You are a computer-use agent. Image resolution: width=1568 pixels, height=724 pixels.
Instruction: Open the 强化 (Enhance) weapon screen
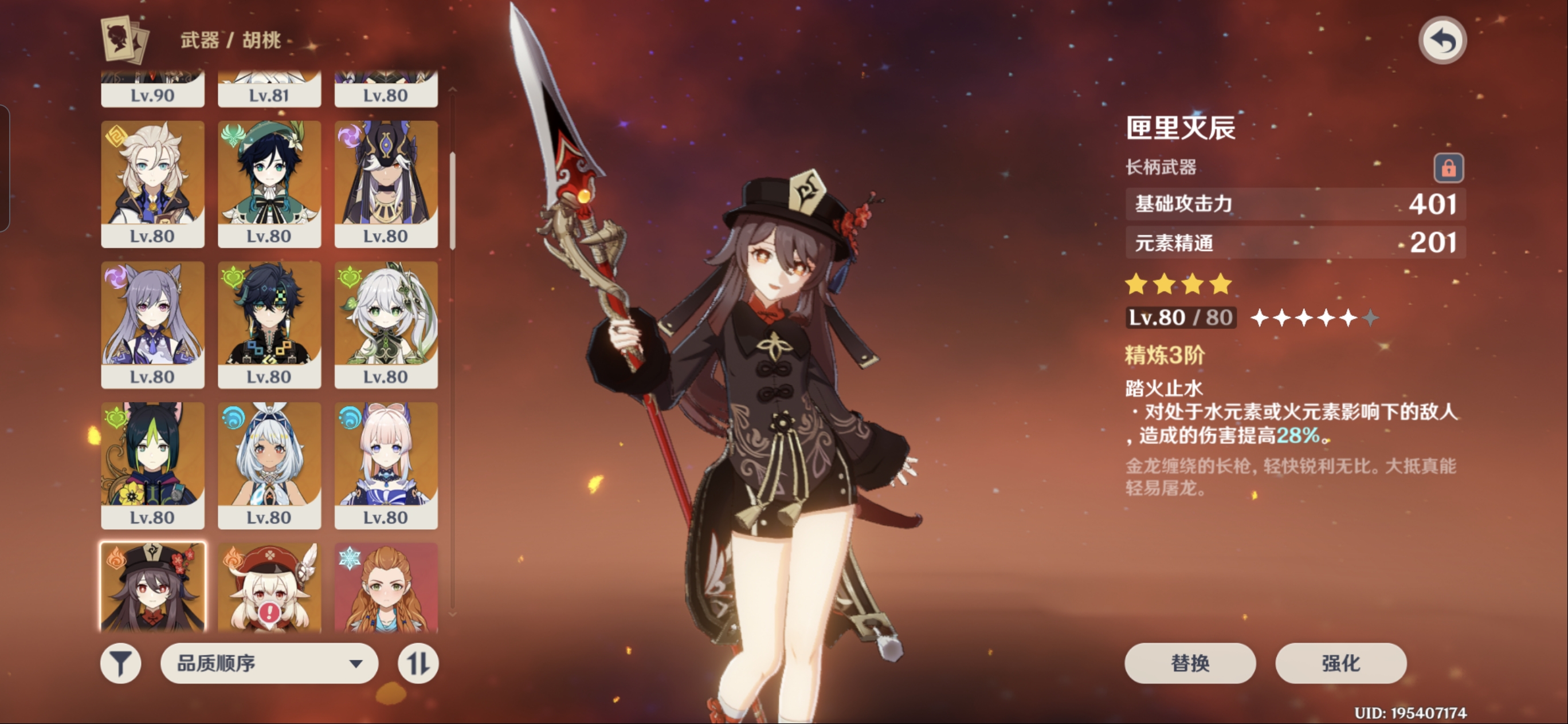click(x=1340, y=663)
